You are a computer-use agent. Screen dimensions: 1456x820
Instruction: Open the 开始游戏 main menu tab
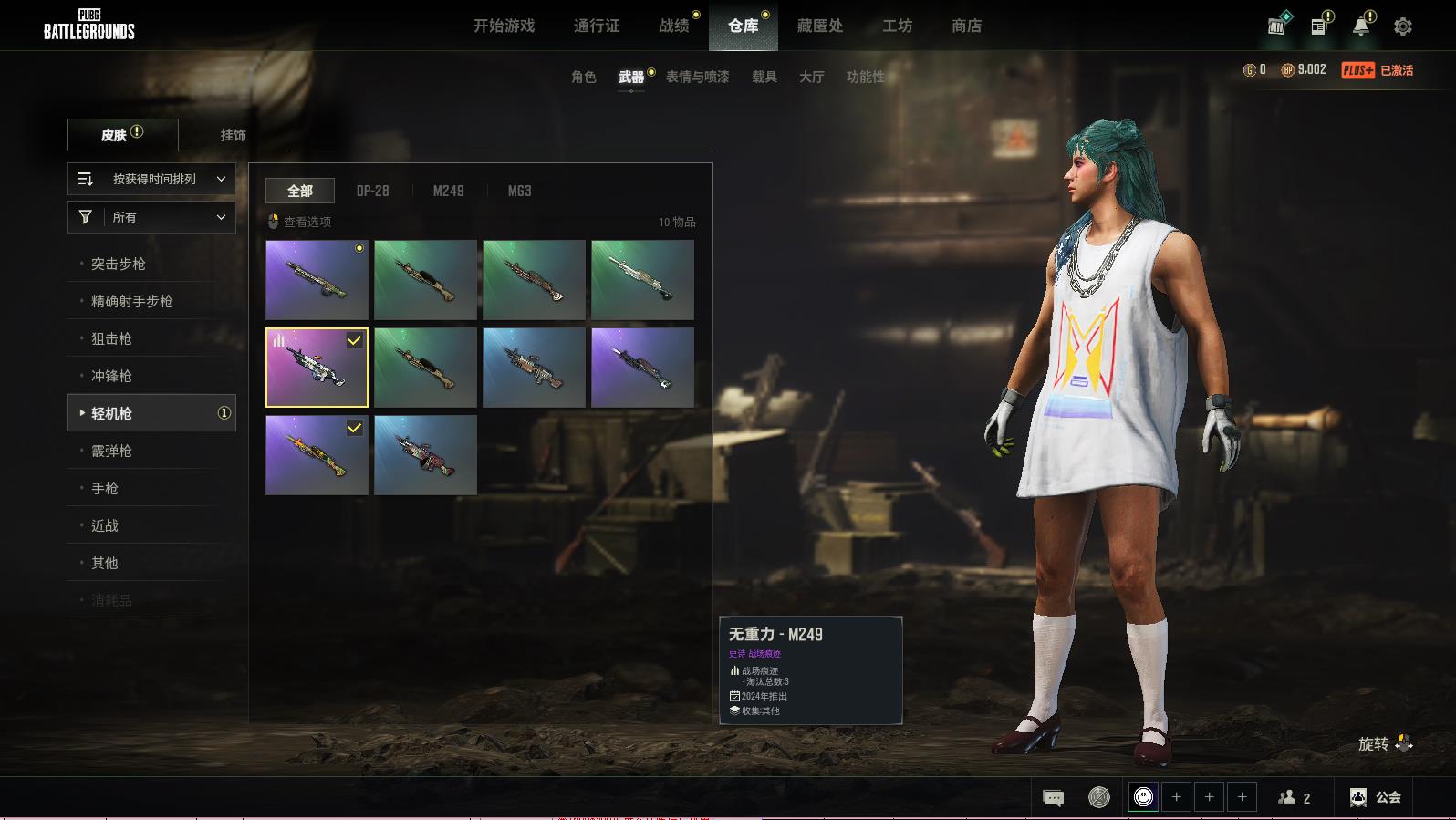click(x=504, y=26)
